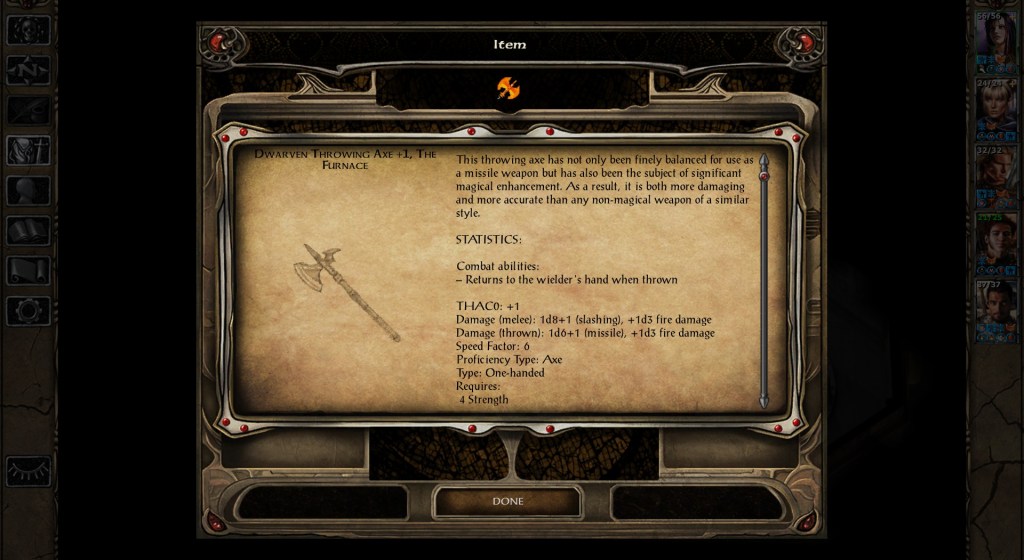Click the rest eye icon
1024x560 pixels.
28,470
